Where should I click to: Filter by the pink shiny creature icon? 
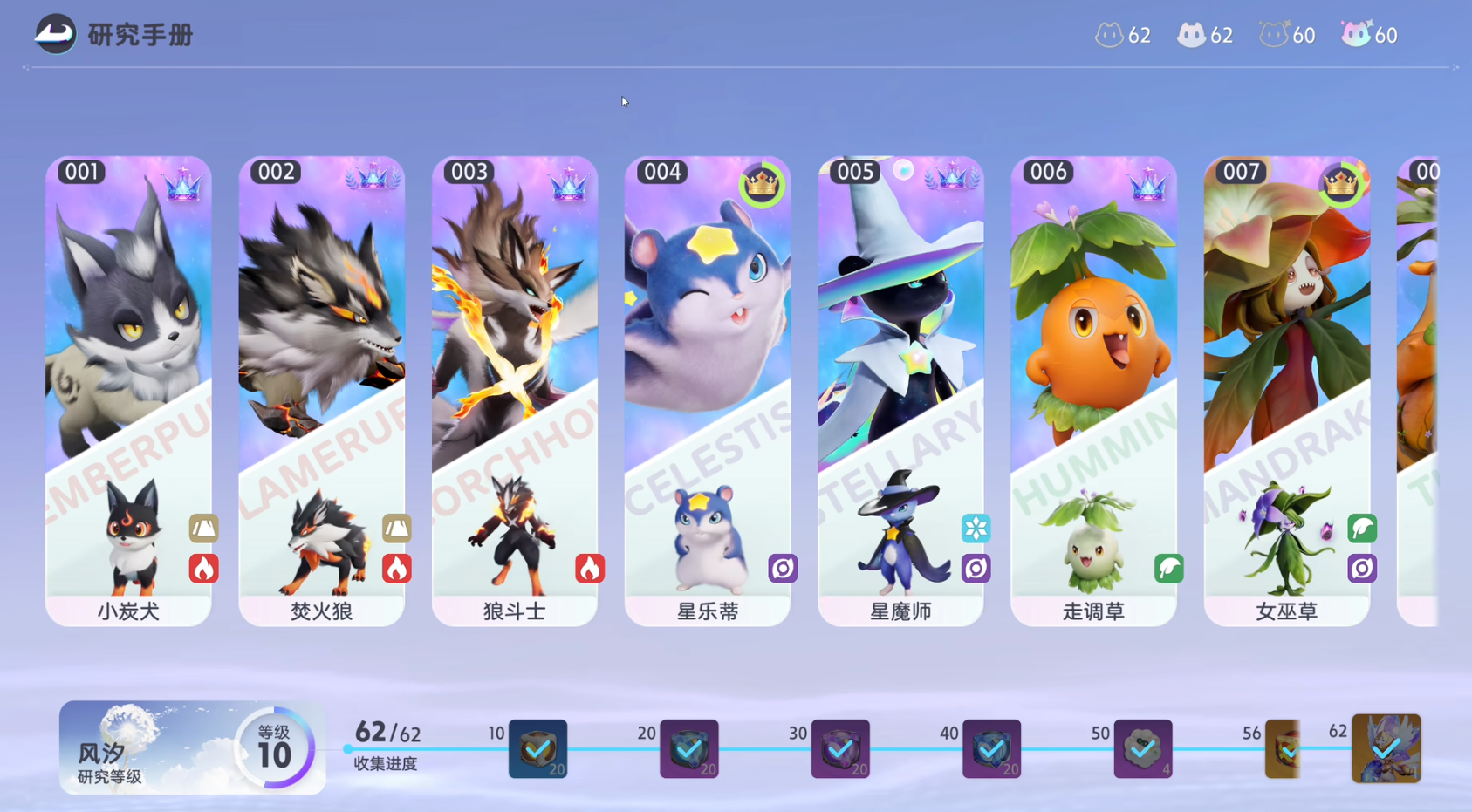[x=1356, y=34]
